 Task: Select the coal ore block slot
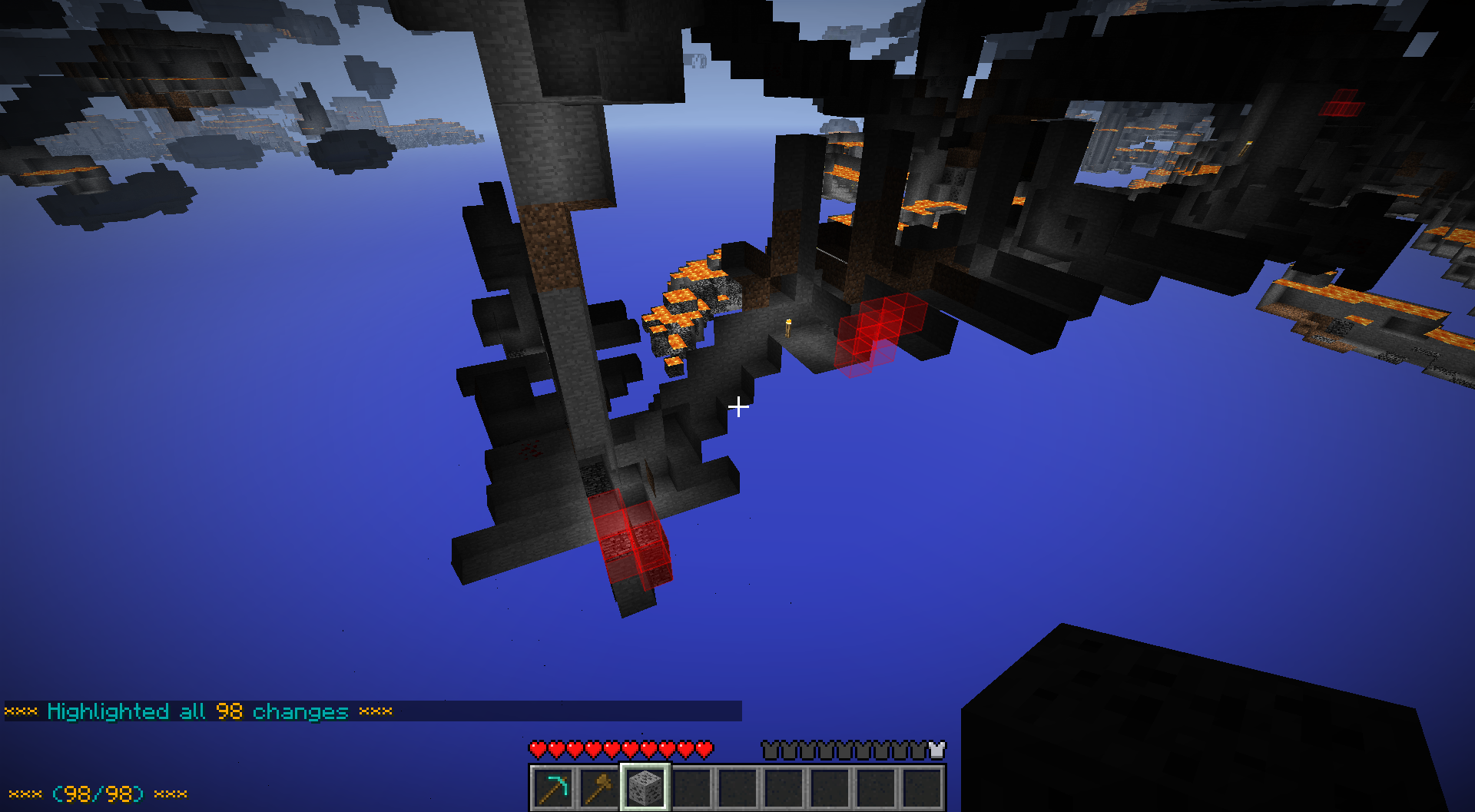click(x=645, y=788)
